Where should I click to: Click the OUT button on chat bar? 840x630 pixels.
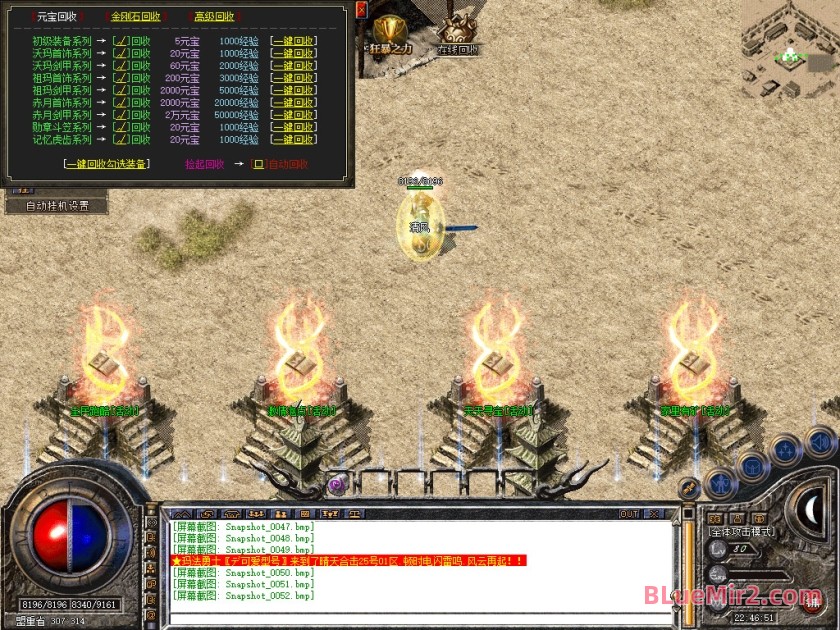(x=629, y=514)
